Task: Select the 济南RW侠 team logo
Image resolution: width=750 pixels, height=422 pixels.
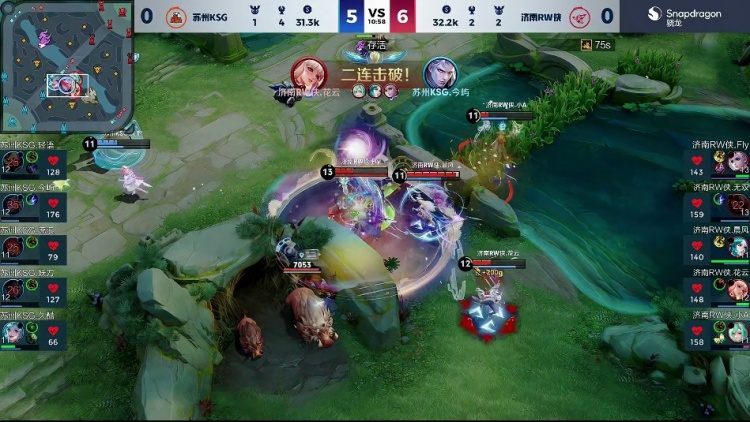Action: 578,16
